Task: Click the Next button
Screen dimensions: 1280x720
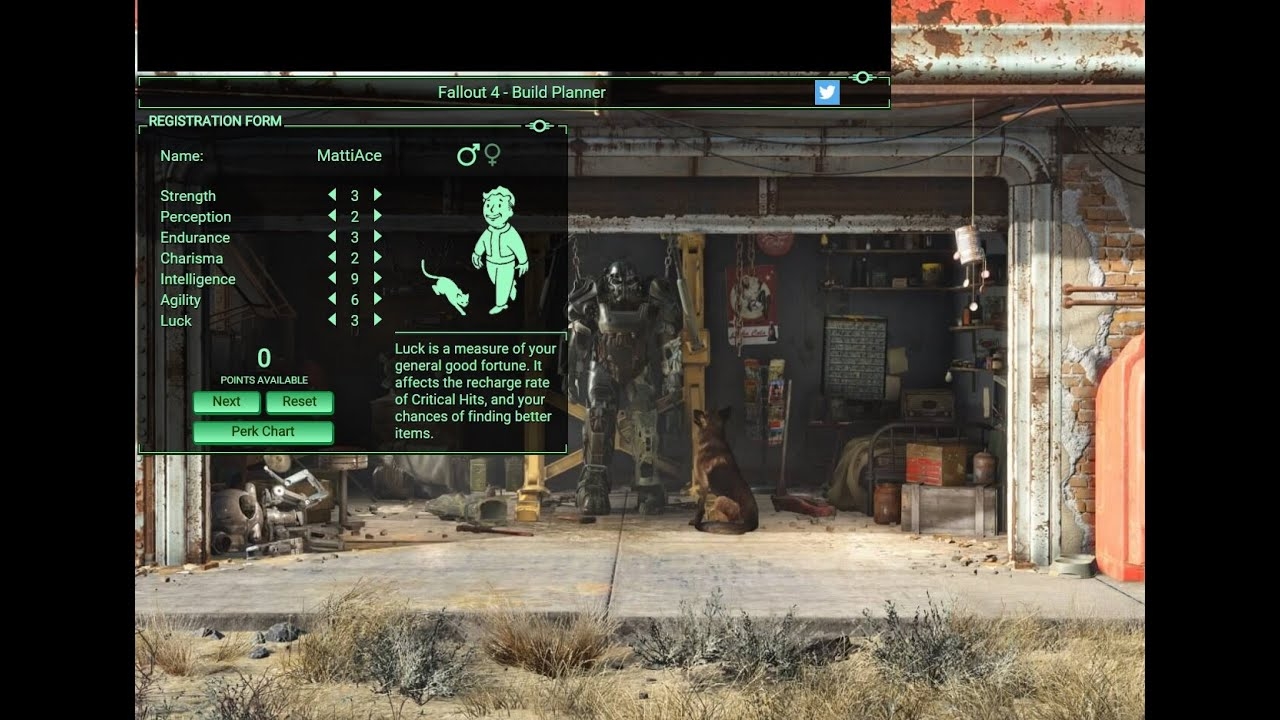Action: pyautogui.click(x=226, y=402)
